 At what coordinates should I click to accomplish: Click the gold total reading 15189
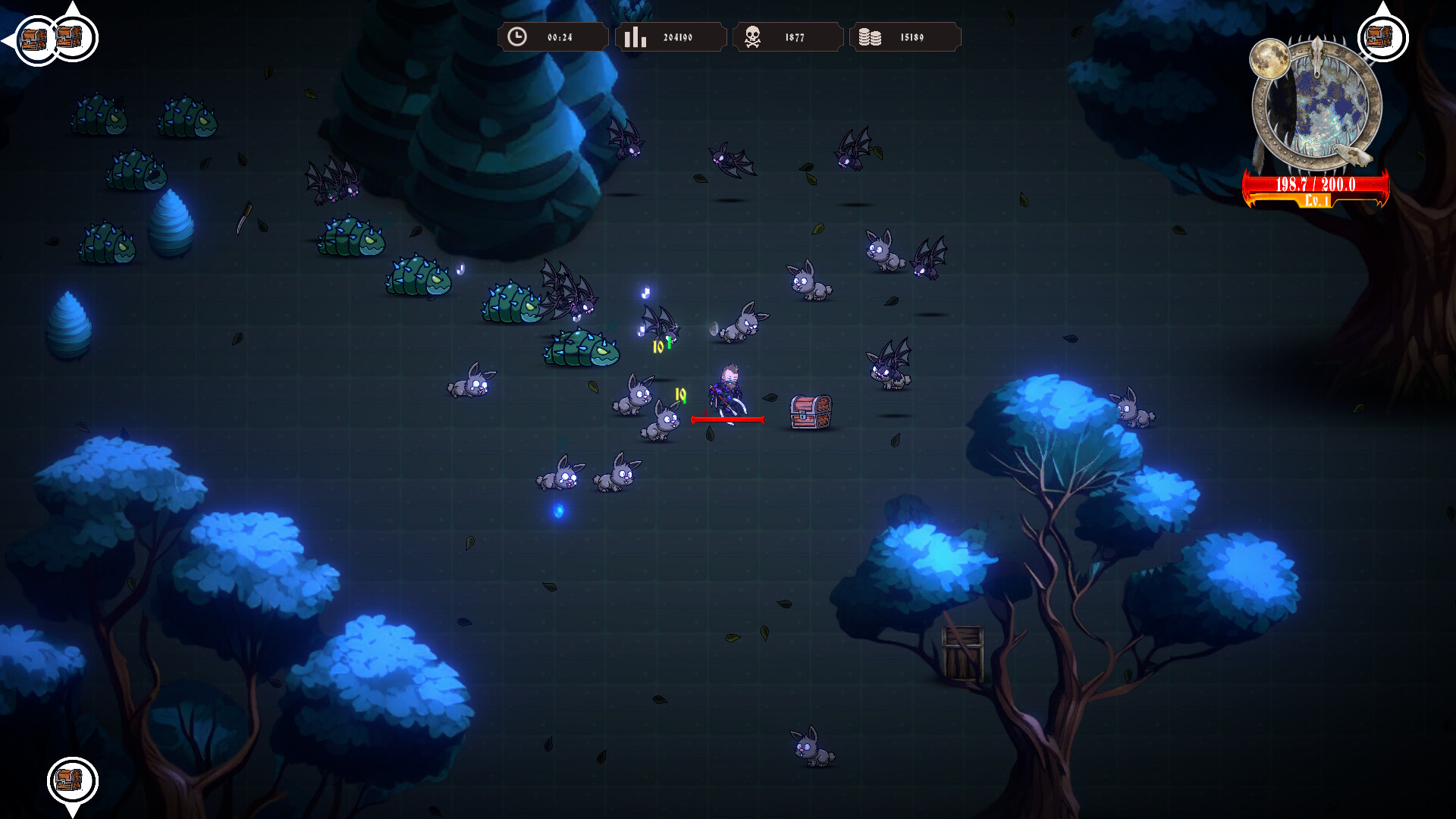tap(914, 36)
